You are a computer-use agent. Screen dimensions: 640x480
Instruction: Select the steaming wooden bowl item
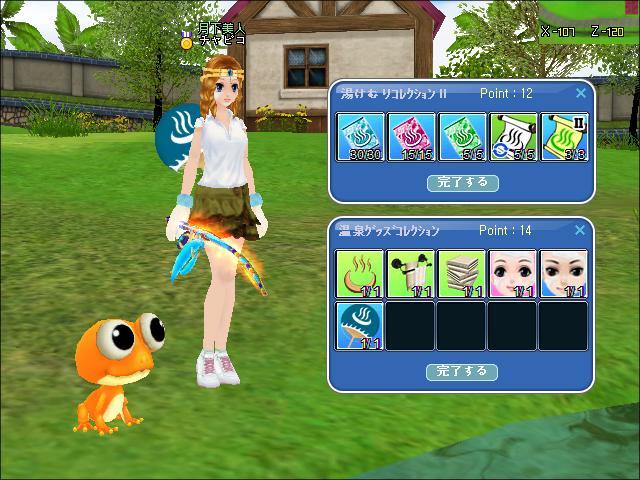tap(360, 274)
